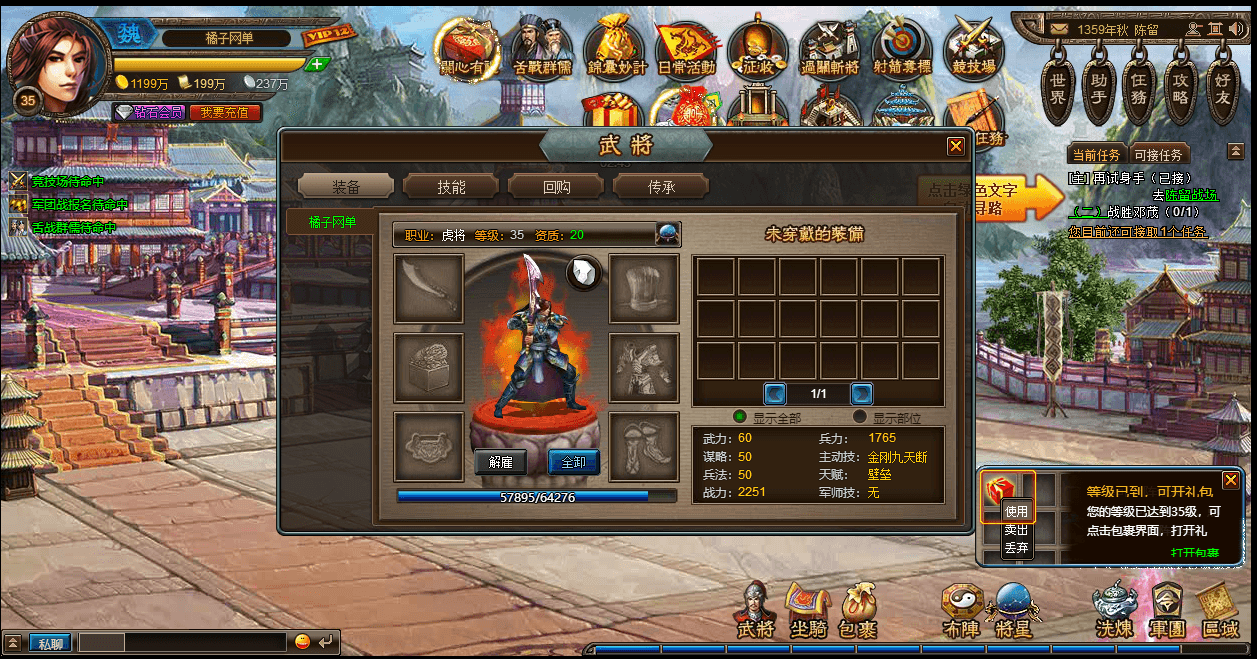Click 全卸 to unequip all gear

(x=574, y=462)
